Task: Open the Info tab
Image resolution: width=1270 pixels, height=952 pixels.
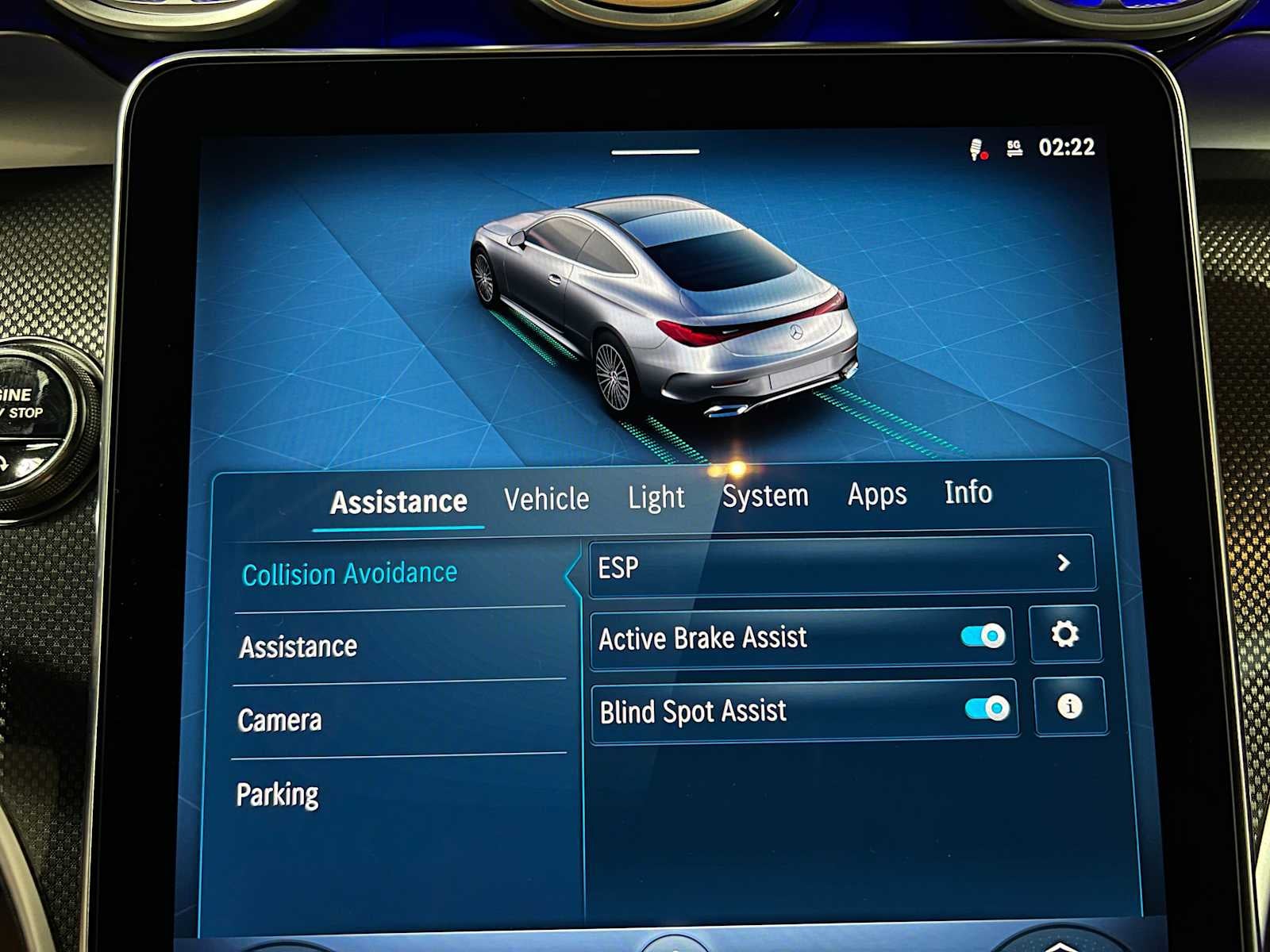Action: 969,493
